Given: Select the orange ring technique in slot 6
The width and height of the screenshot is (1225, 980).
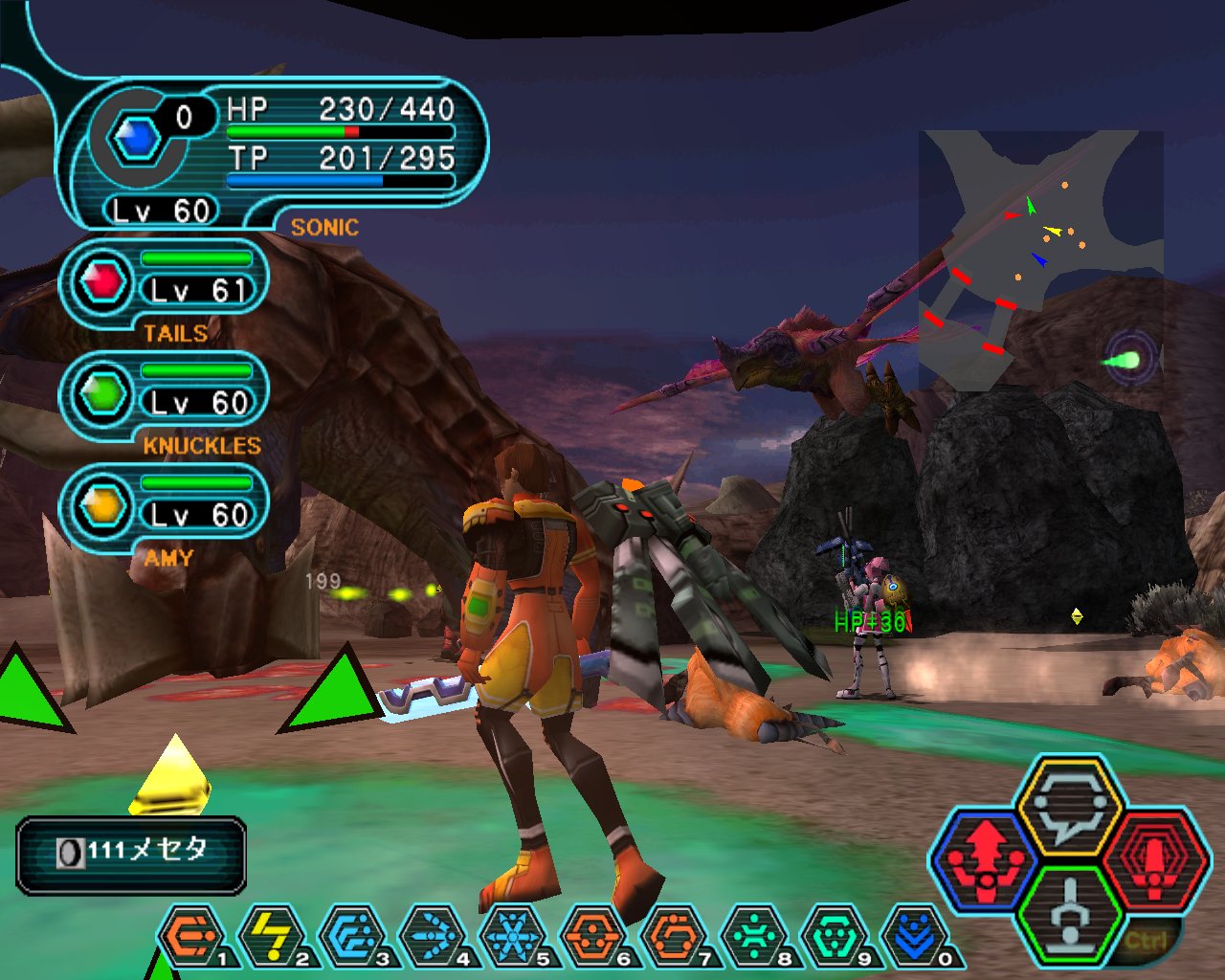Looking at the screenshot, I should tap(594, 937).
